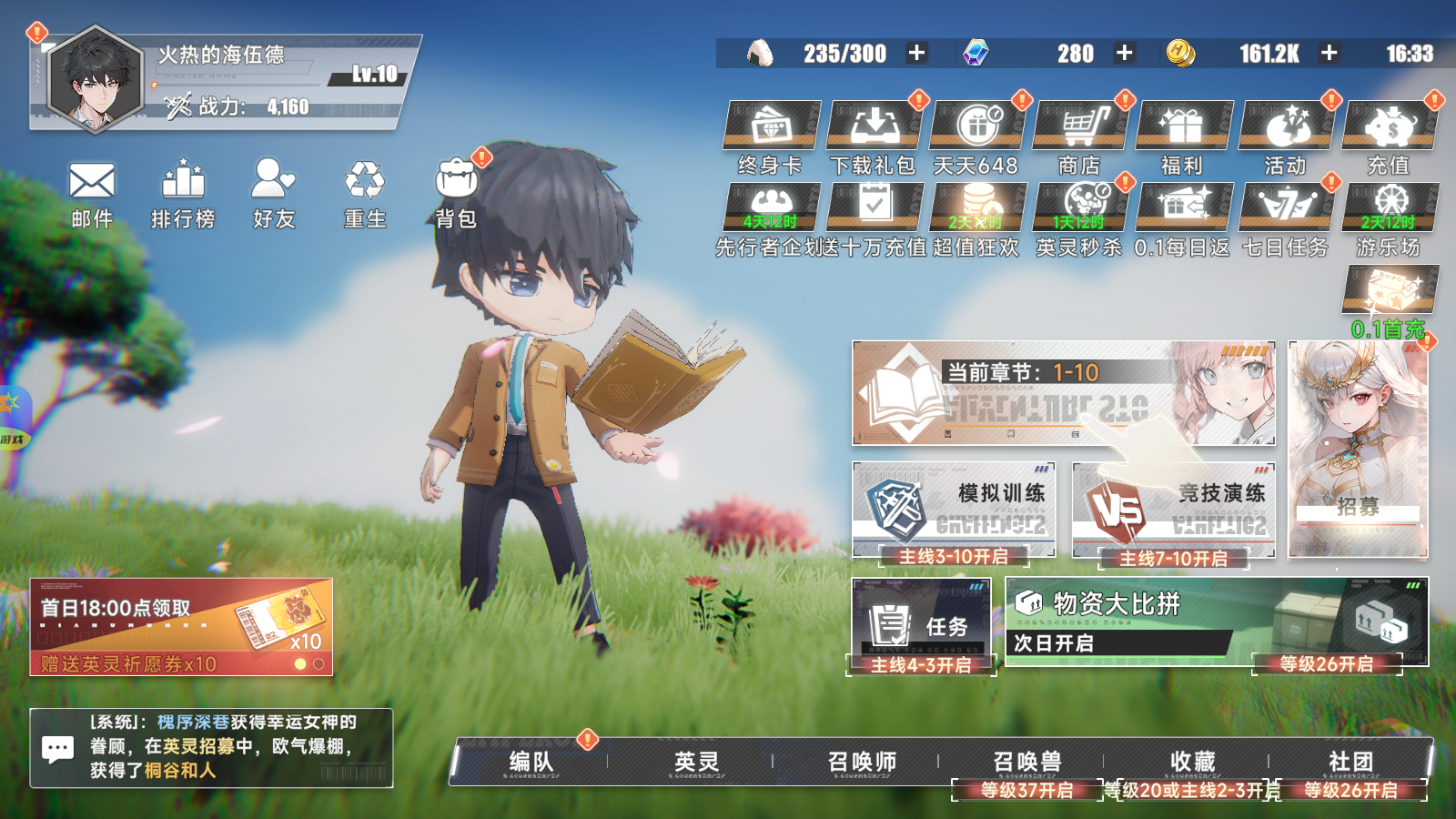The width and height of the screenshot is (1456, 819).
Task: Open the 充值 piggy bank recharge
Action: pyautogui.click(x=1389, y=126)
